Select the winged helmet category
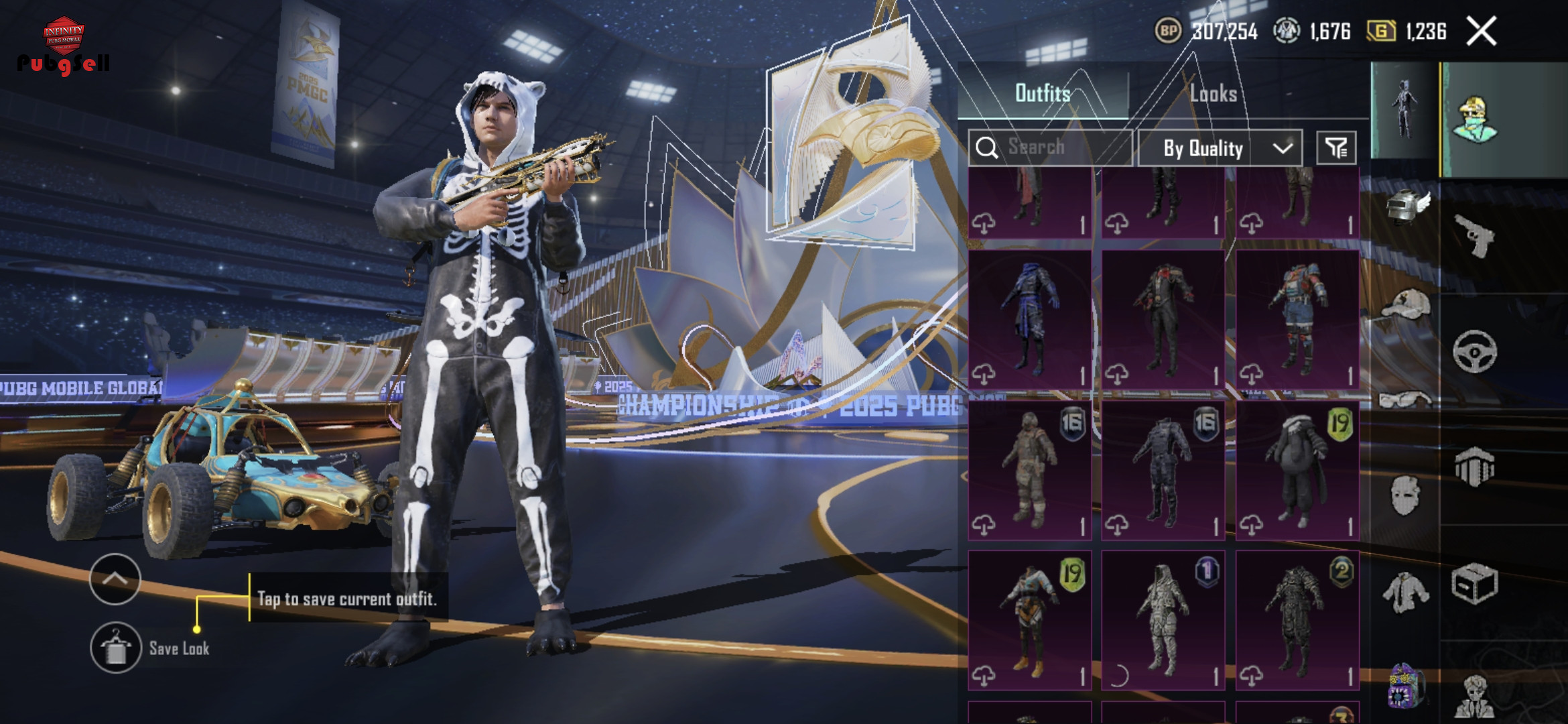 pos(1406,206)
